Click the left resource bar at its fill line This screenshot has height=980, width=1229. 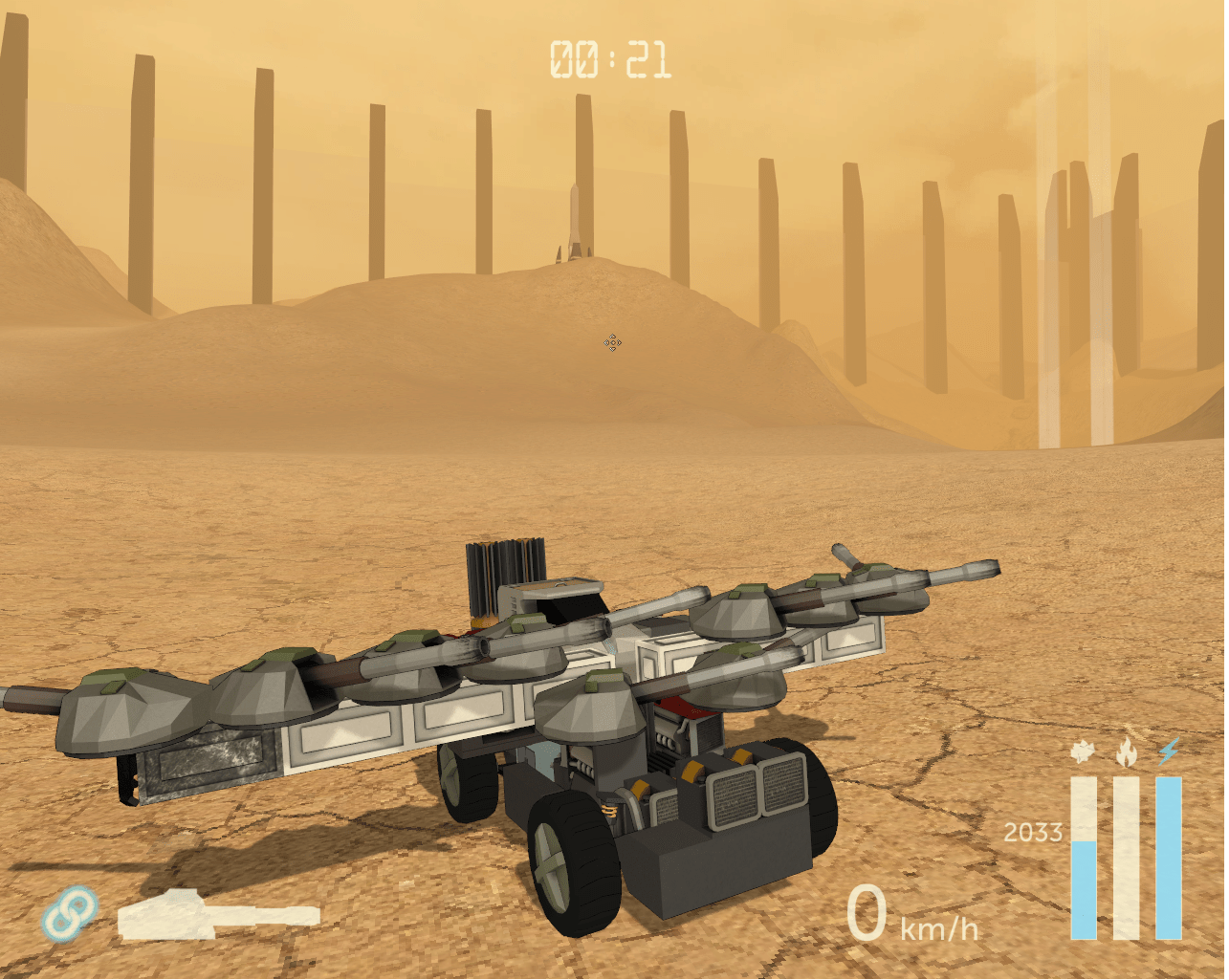[x=1084, y=841]
